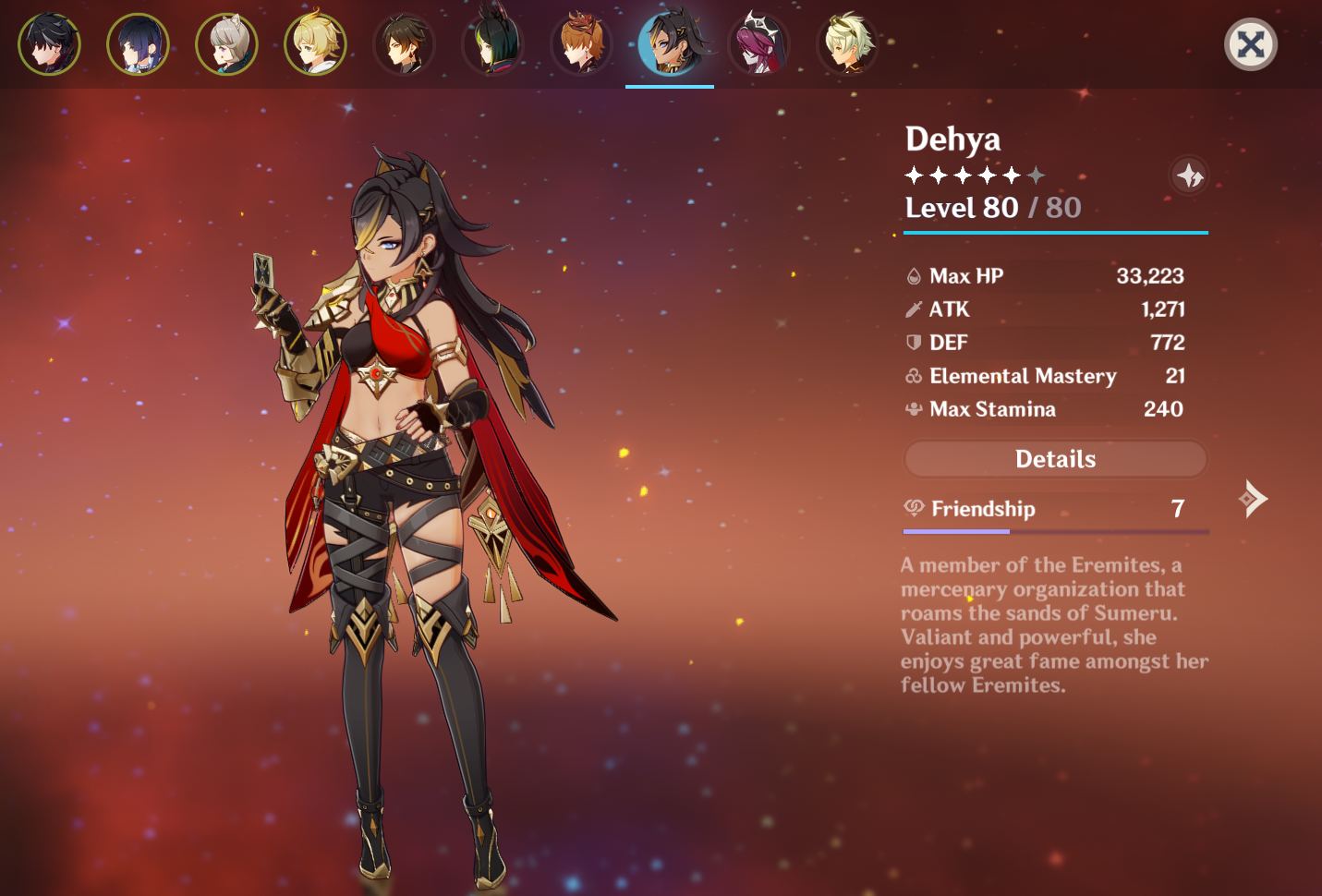
Task: Click the Elemental Mastery icon
Action: (x=913, y=376)
